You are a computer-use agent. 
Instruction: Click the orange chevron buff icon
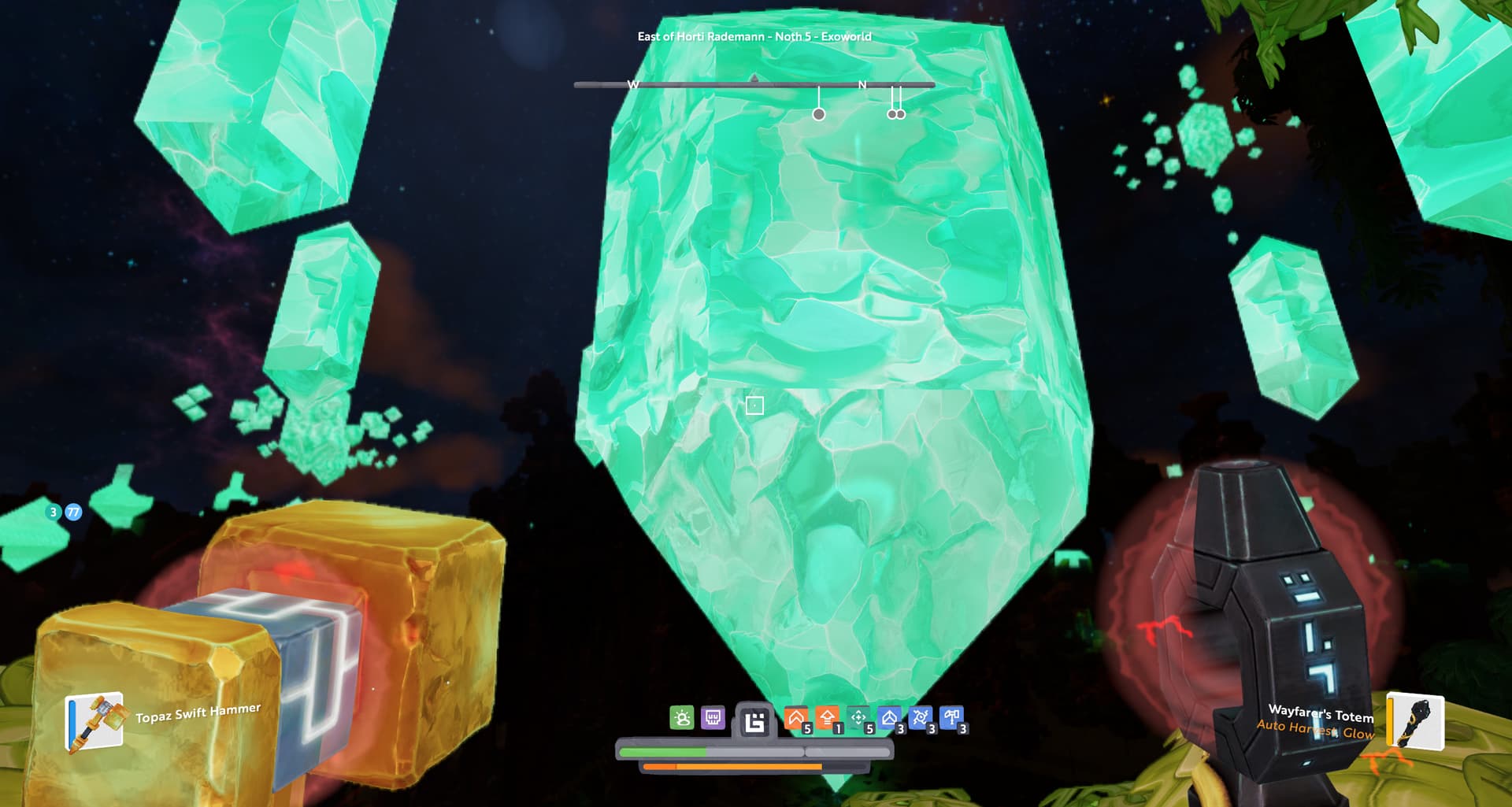796,718
